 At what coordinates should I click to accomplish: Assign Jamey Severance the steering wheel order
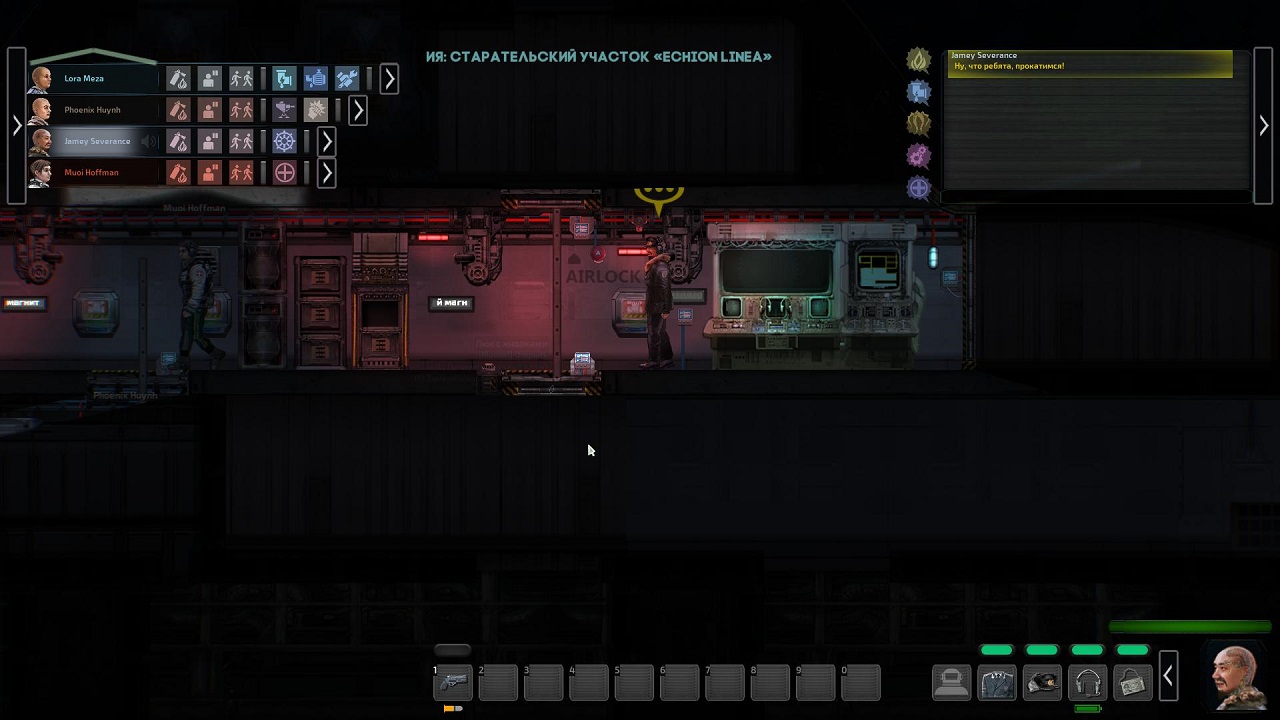click(x=285, y=141)
